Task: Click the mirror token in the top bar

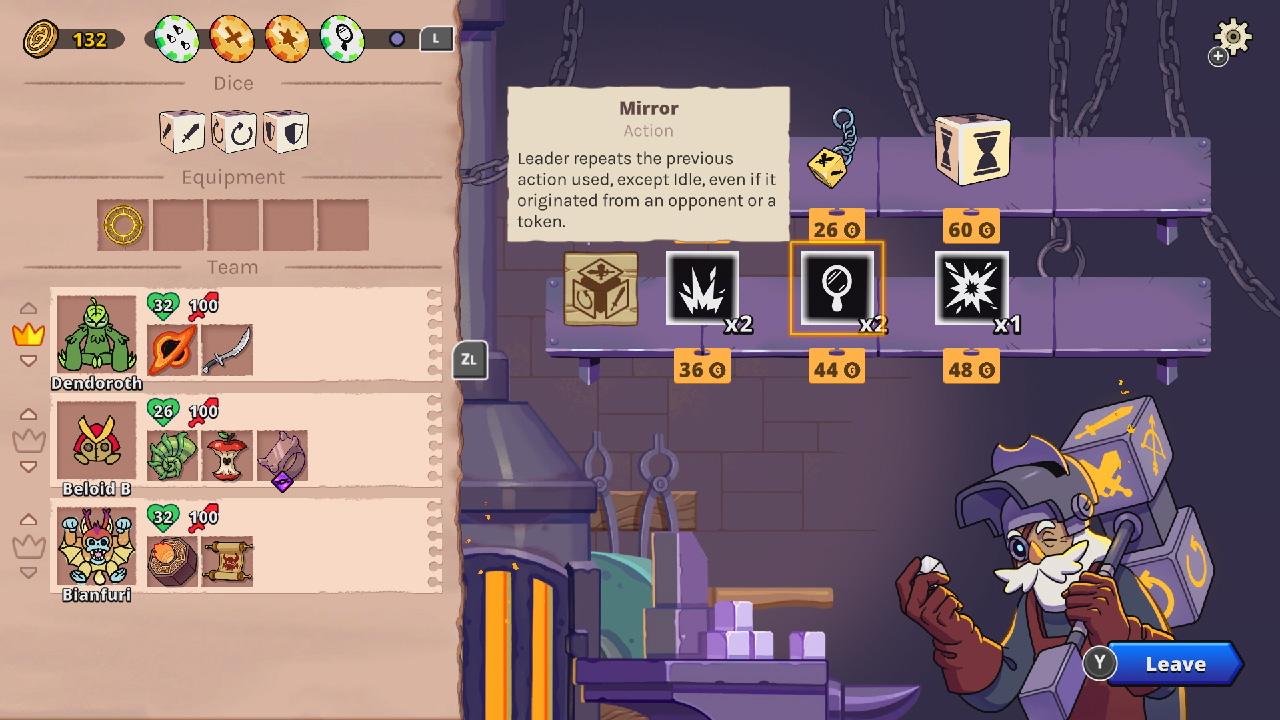Action: click(x=341, y=38)
